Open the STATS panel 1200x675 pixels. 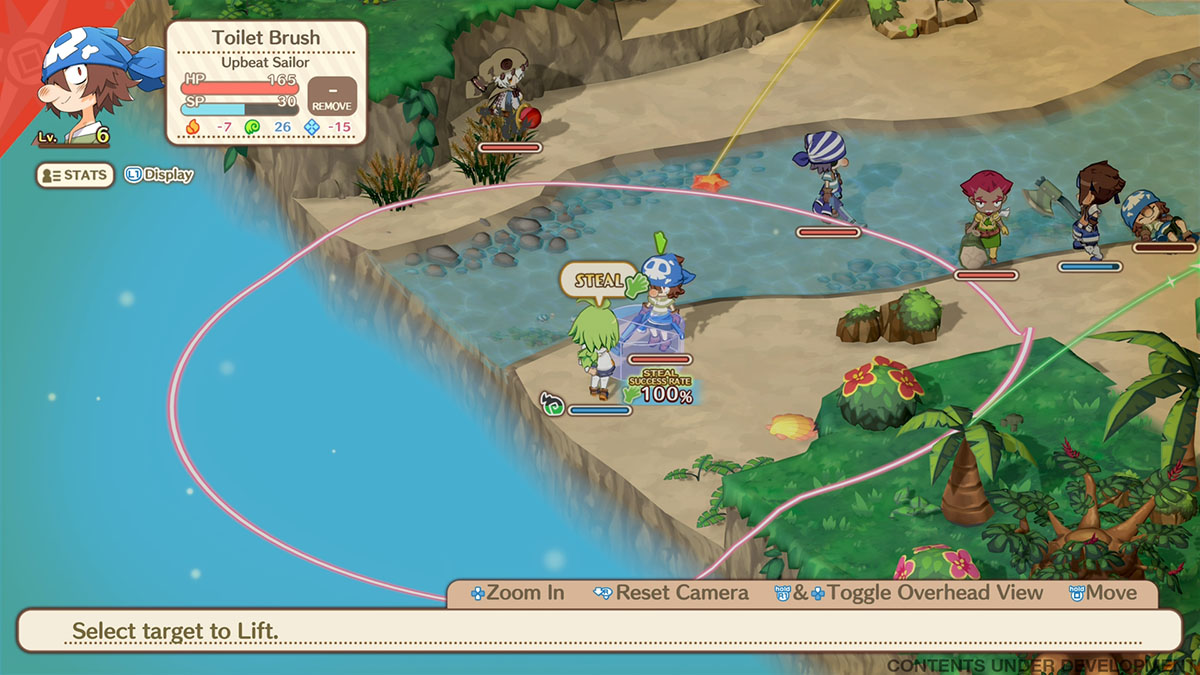75,175
